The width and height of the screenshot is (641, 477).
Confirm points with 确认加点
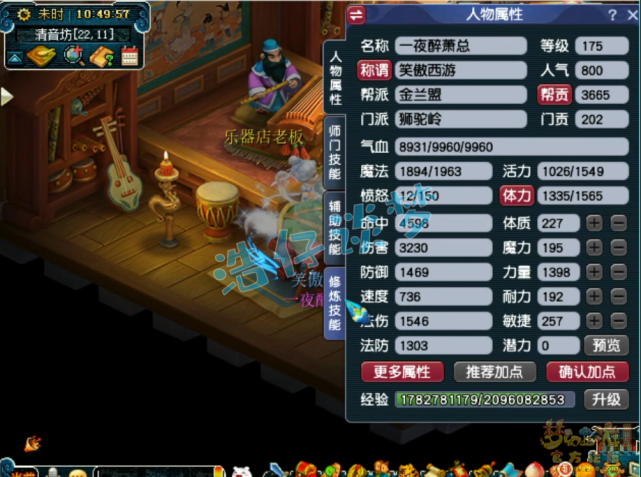(587, 372)
